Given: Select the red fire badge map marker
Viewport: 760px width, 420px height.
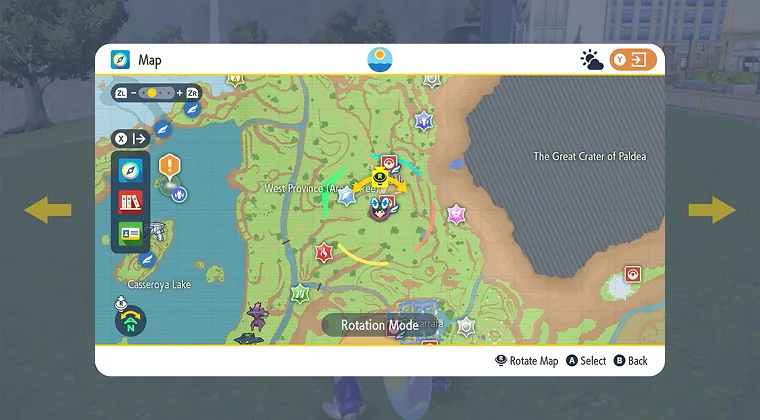Looking at the screenshot, I should point(324,252).
